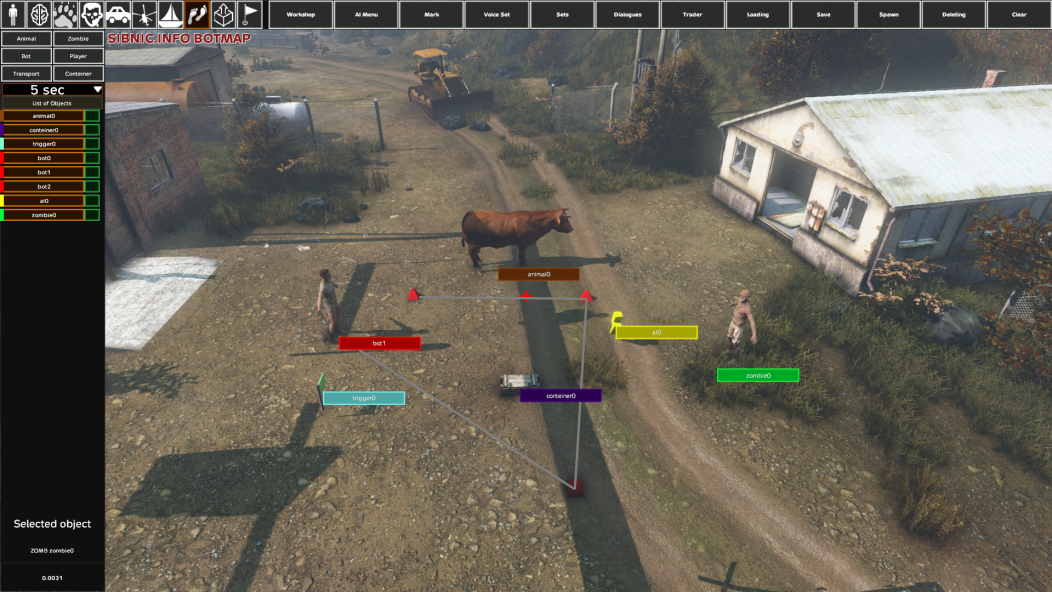Choose the Zombie object type
The image size is (1052, 592).
78,39
